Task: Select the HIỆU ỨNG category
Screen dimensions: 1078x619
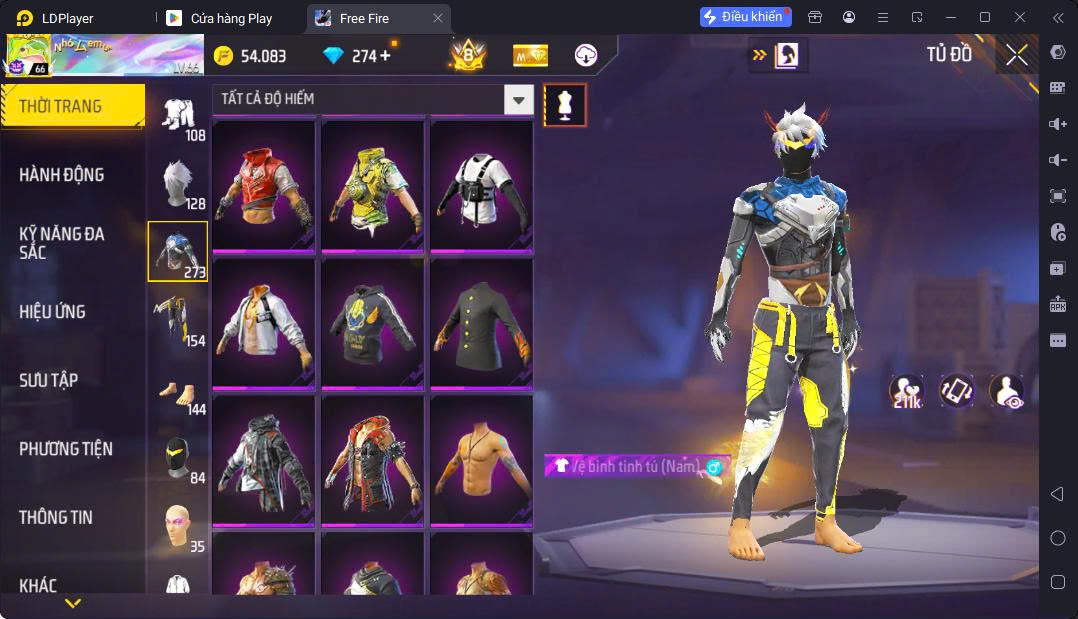Action: (x=53, y=312)
